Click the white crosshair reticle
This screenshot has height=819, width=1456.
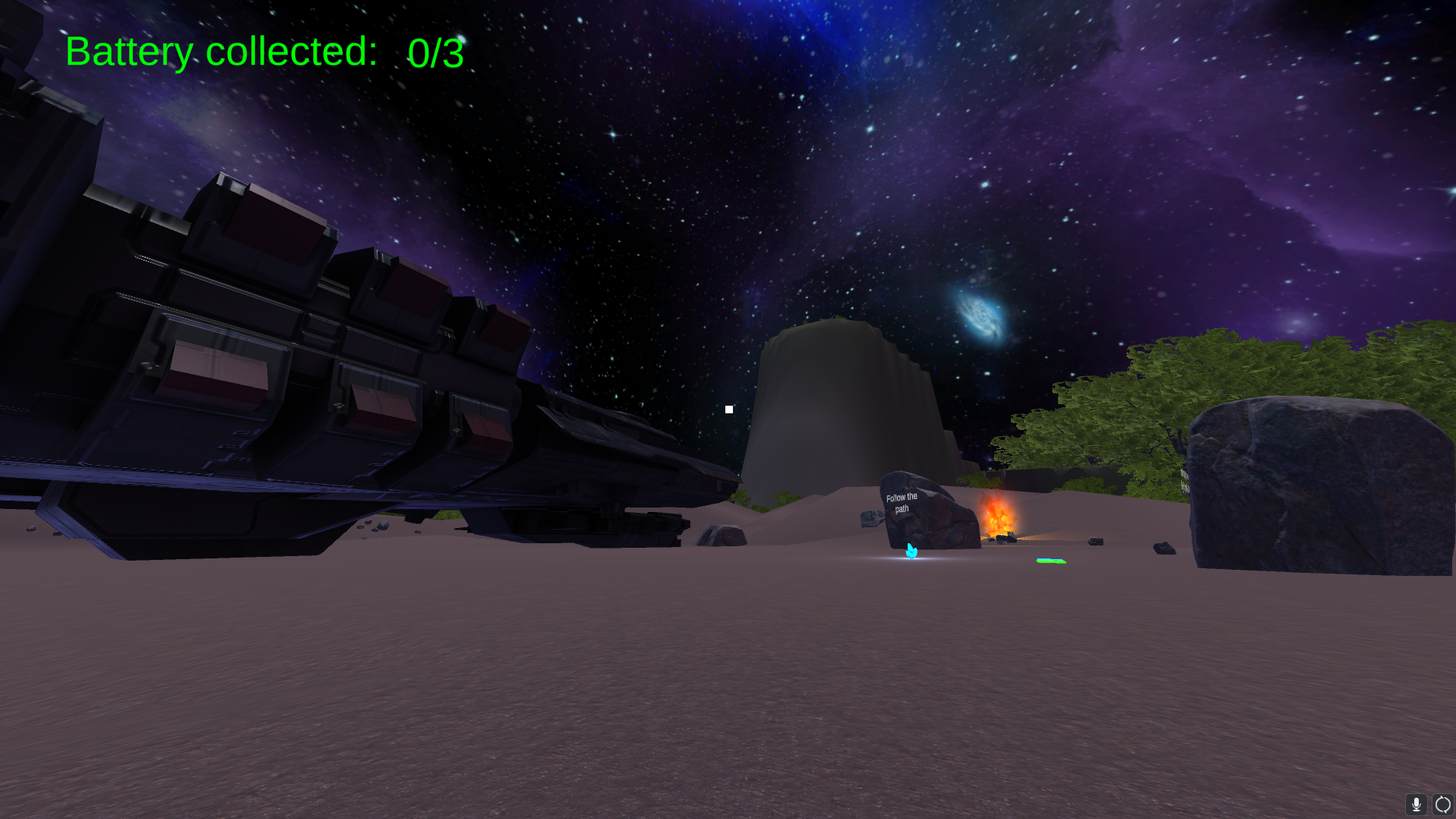[x=728, y=409]
